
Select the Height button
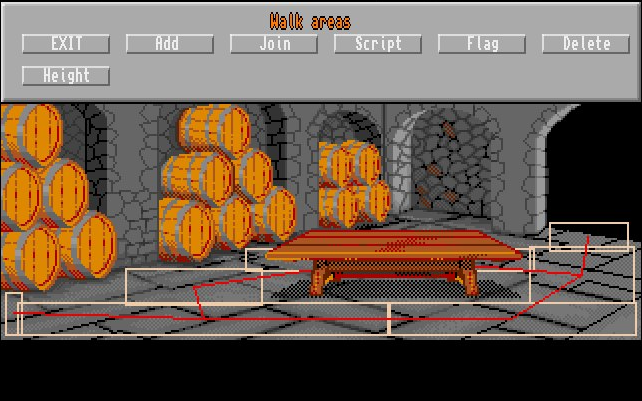tap(66, 76)
